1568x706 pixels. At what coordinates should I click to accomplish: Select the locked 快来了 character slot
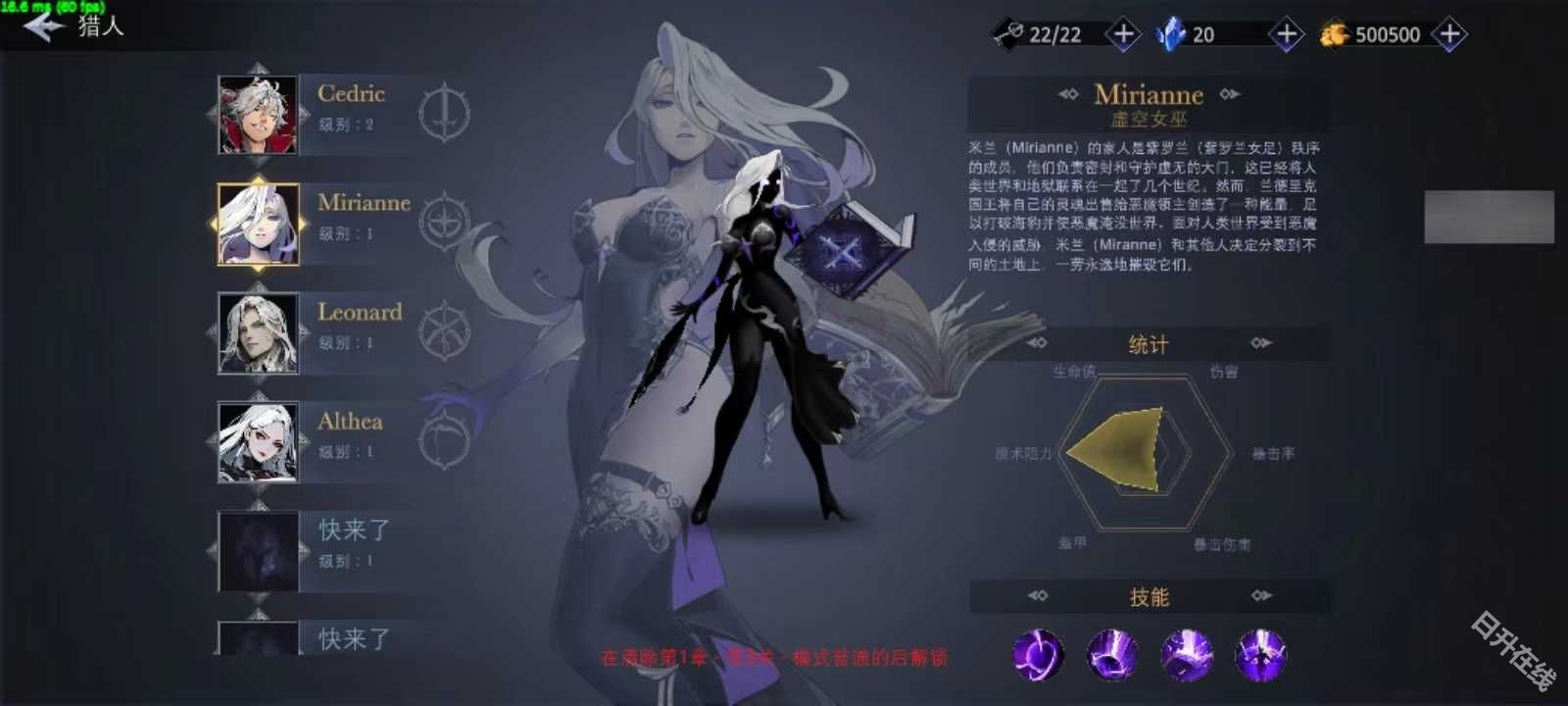pos(259,552)
